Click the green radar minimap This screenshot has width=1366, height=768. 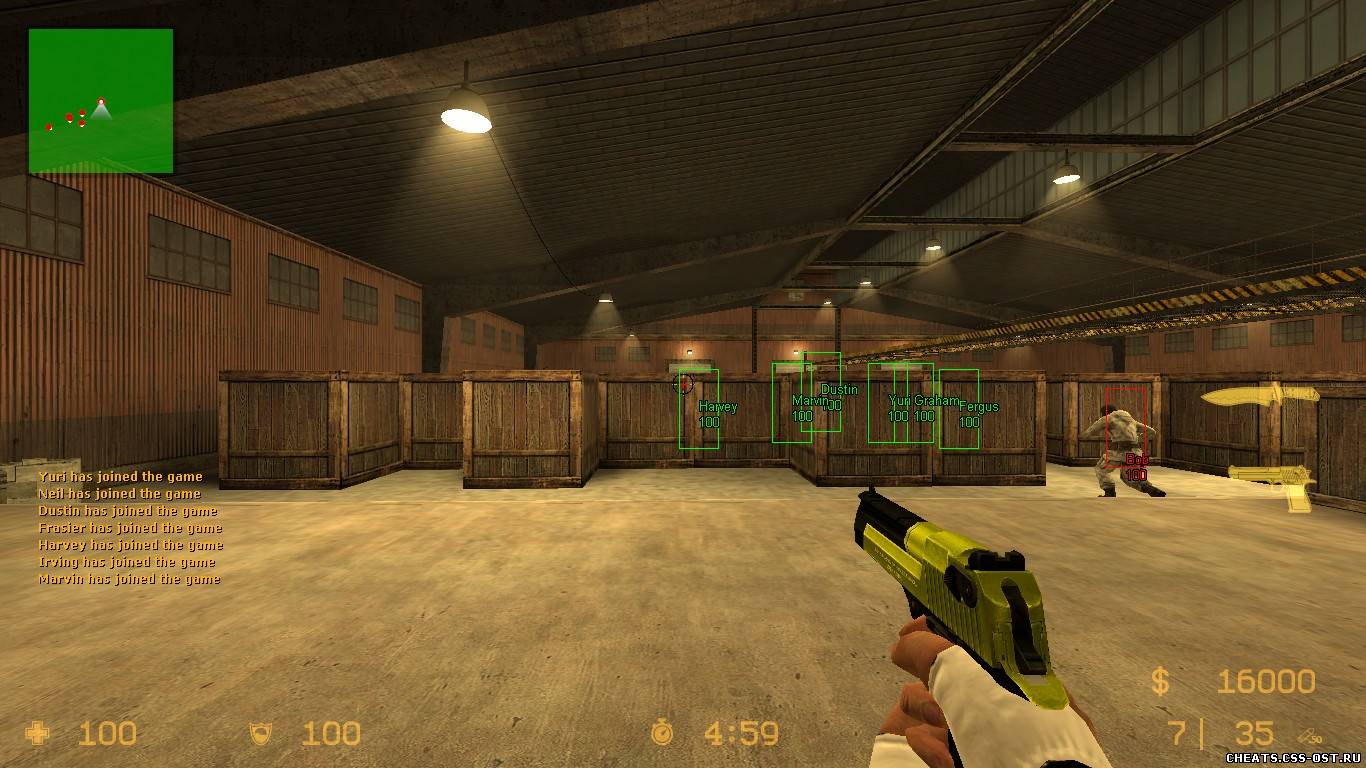coord(101,101)
